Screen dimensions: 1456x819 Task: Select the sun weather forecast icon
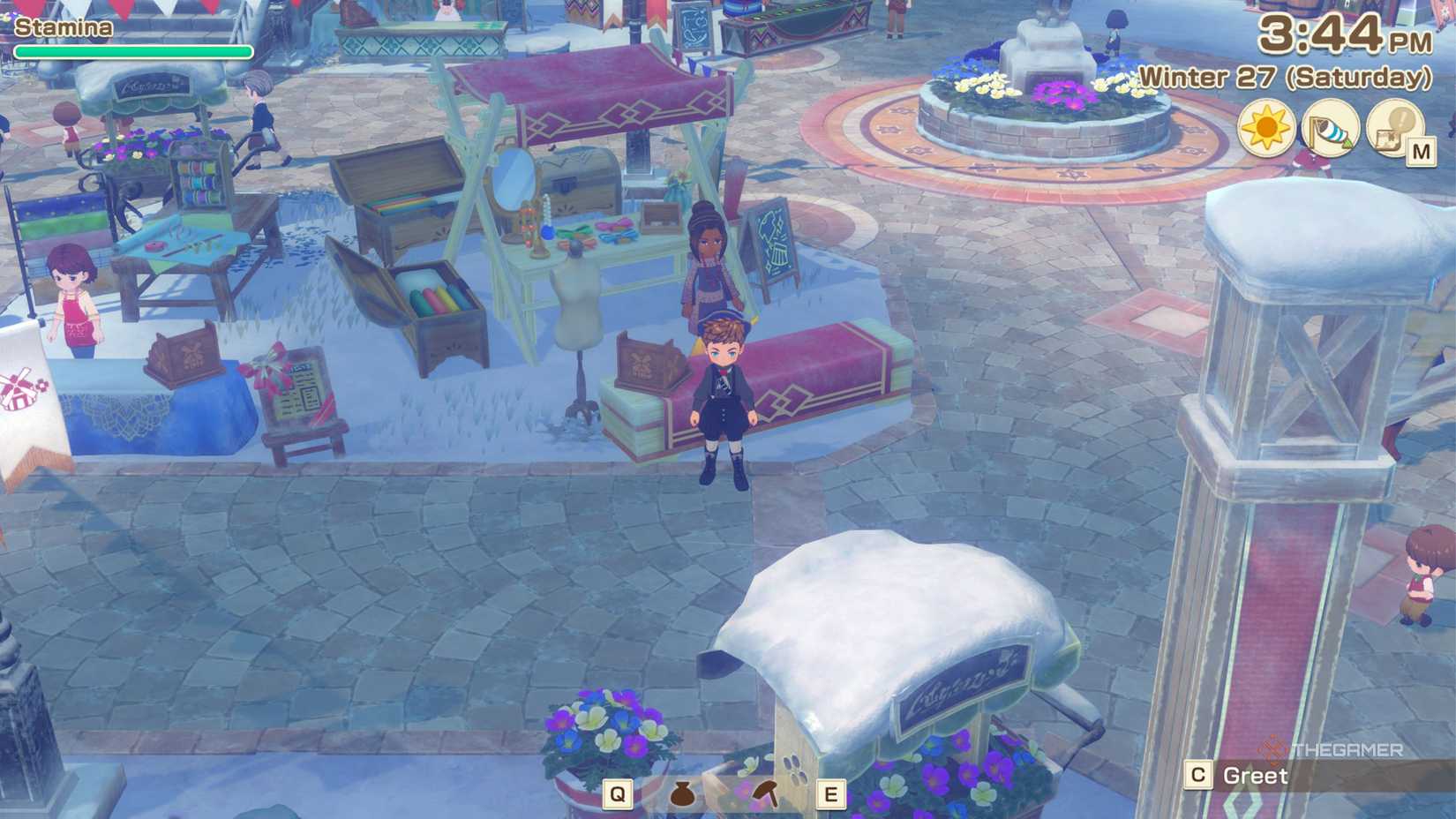tap(1265, 127)
